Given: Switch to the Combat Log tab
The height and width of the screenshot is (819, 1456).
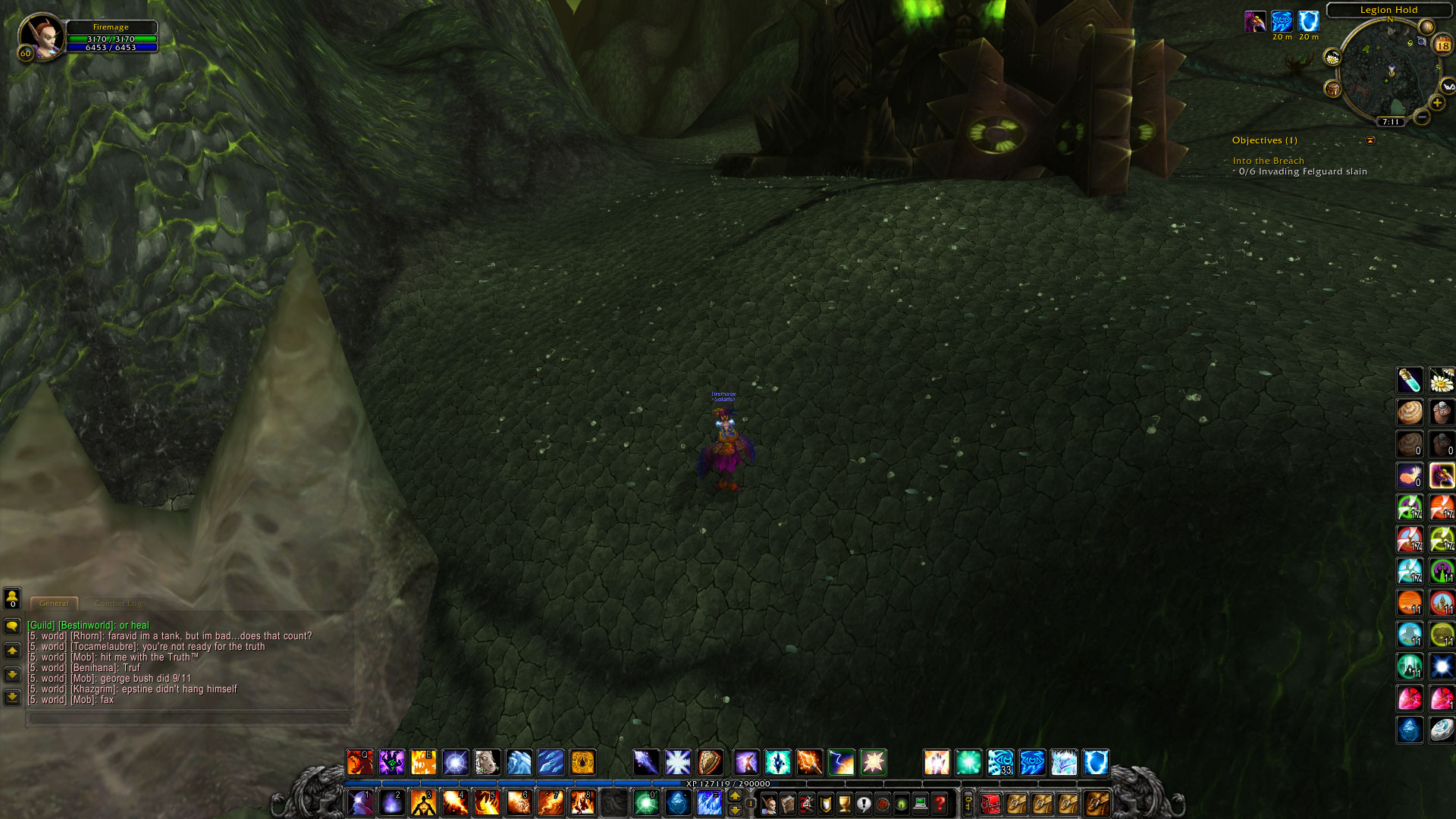Looking at the screenshot, I should click(119, 603).
